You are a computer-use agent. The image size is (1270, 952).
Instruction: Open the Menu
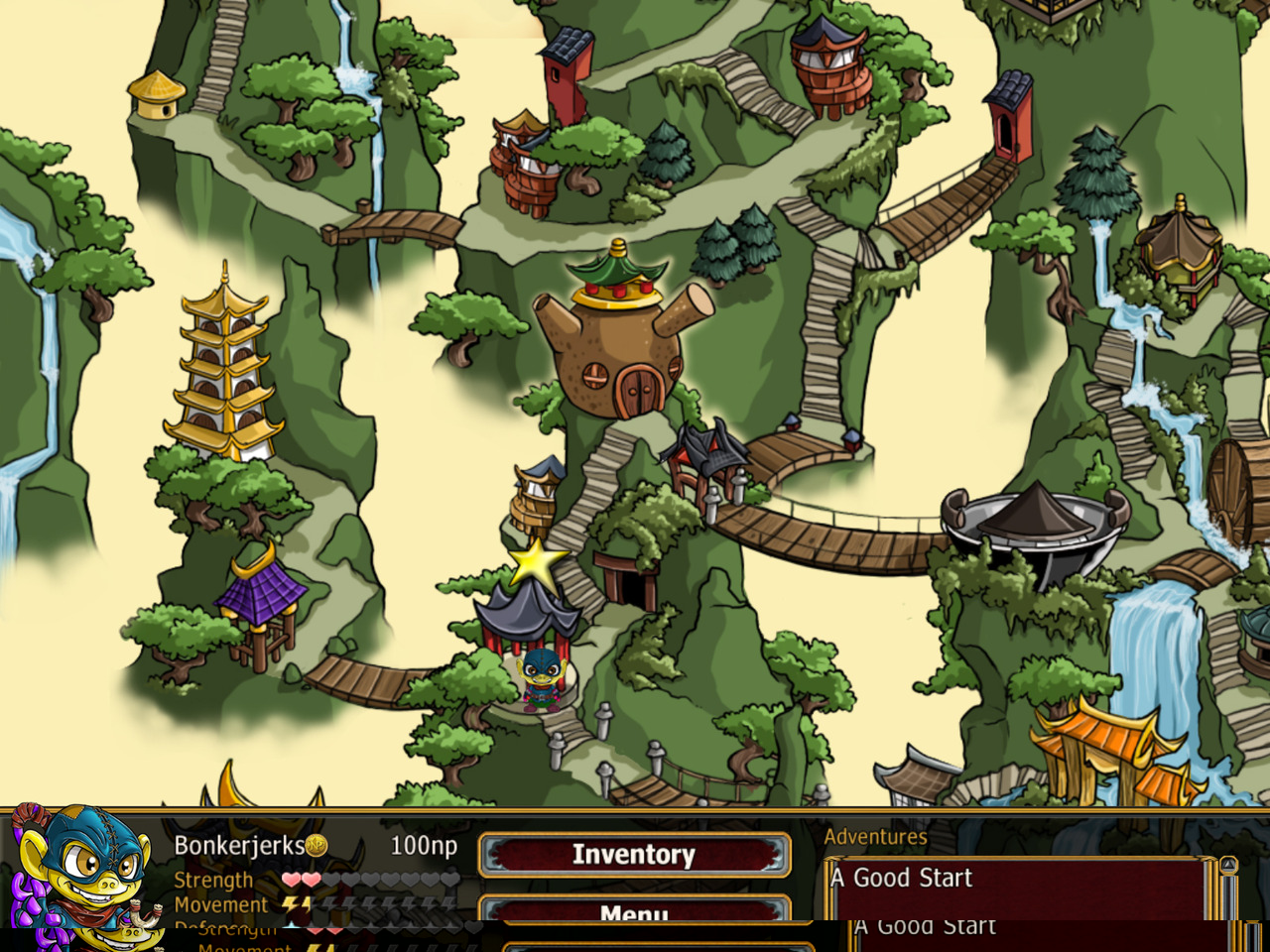[x=635, y=911]
